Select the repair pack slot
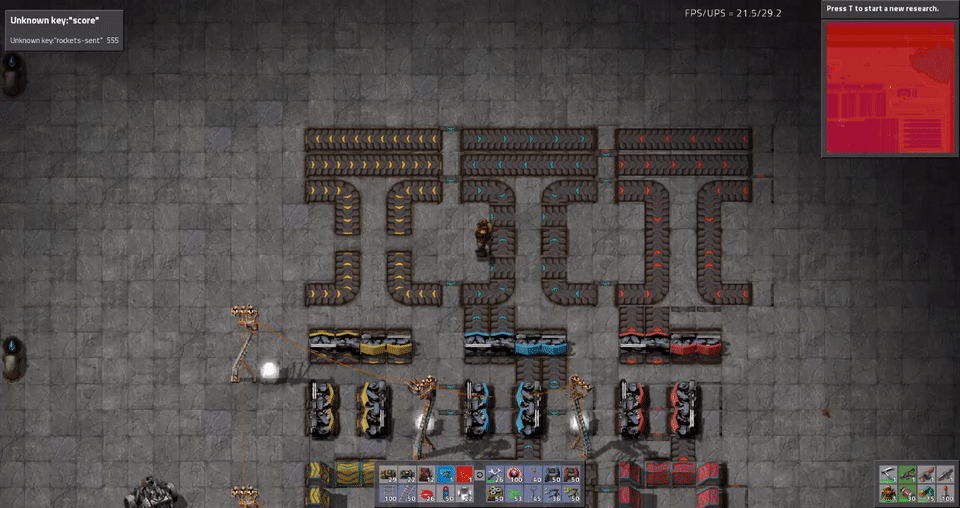 coord(496,475)
